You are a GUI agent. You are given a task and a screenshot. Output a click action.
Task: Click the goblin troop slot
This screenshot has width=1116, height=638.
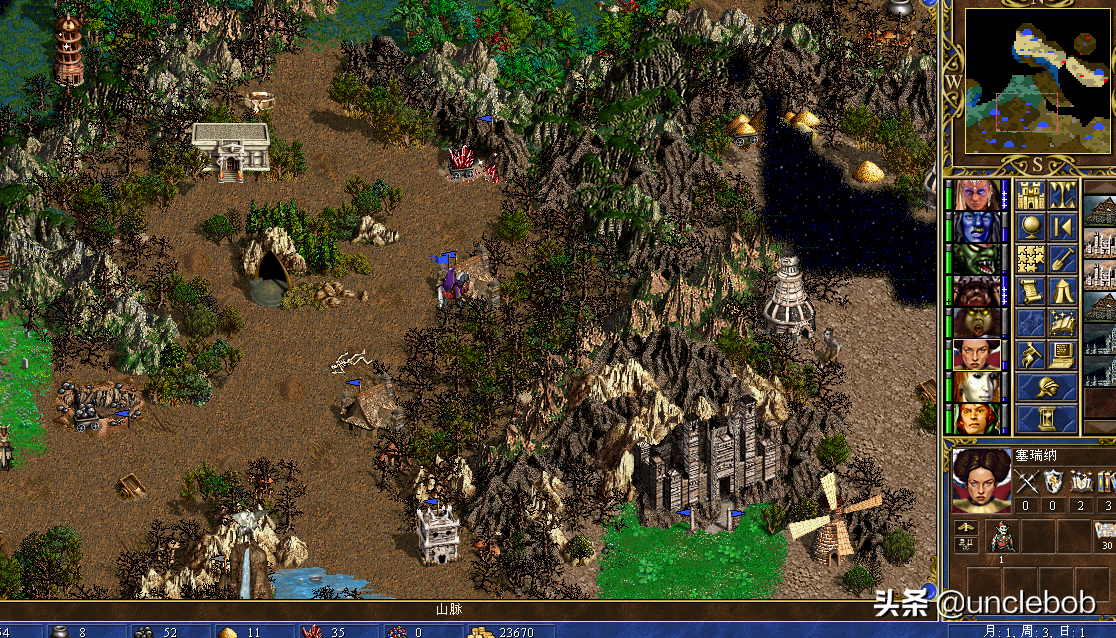(x=1001, y=538)
